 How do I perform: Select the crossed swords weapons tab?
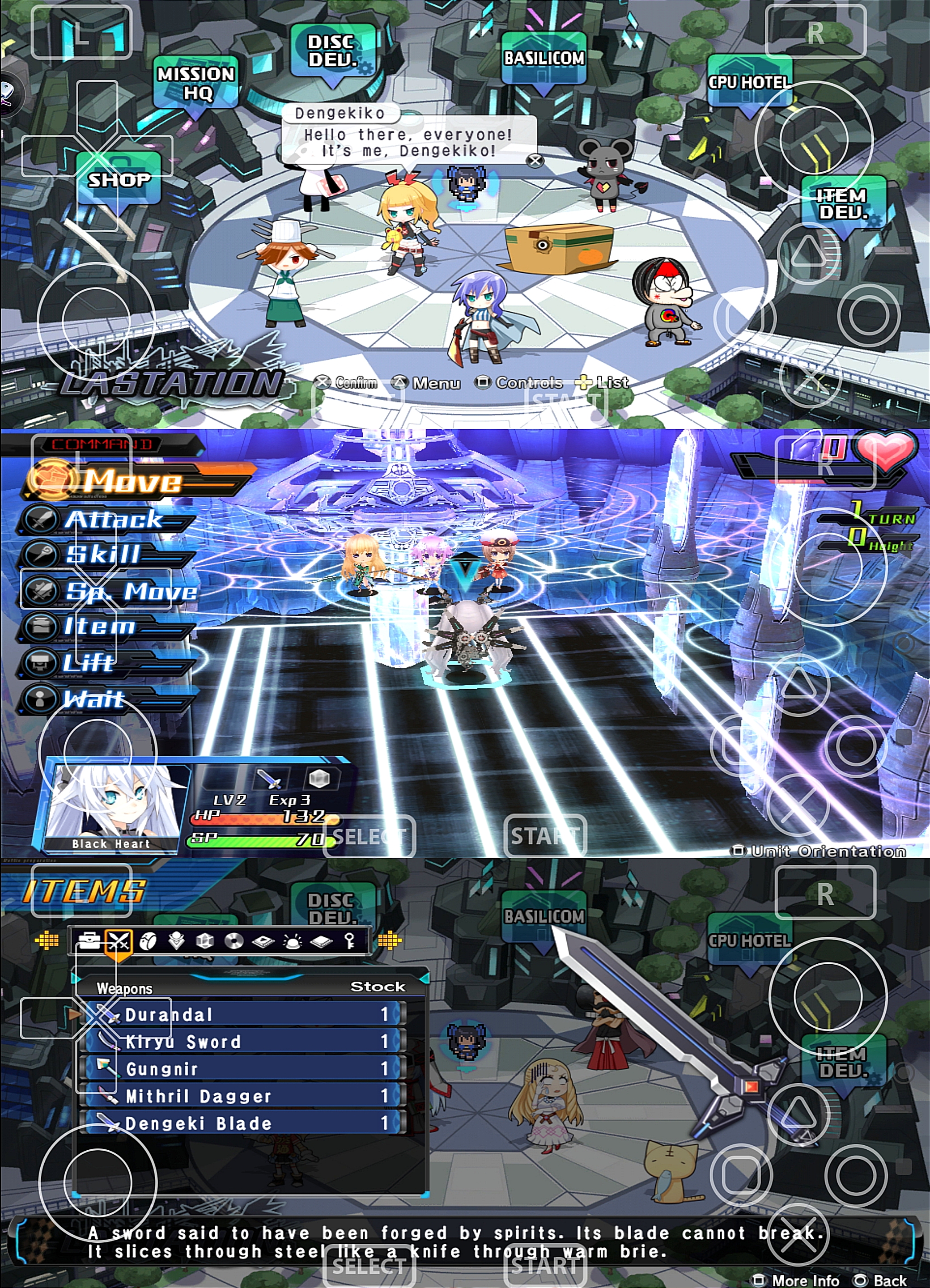[119, 941]
